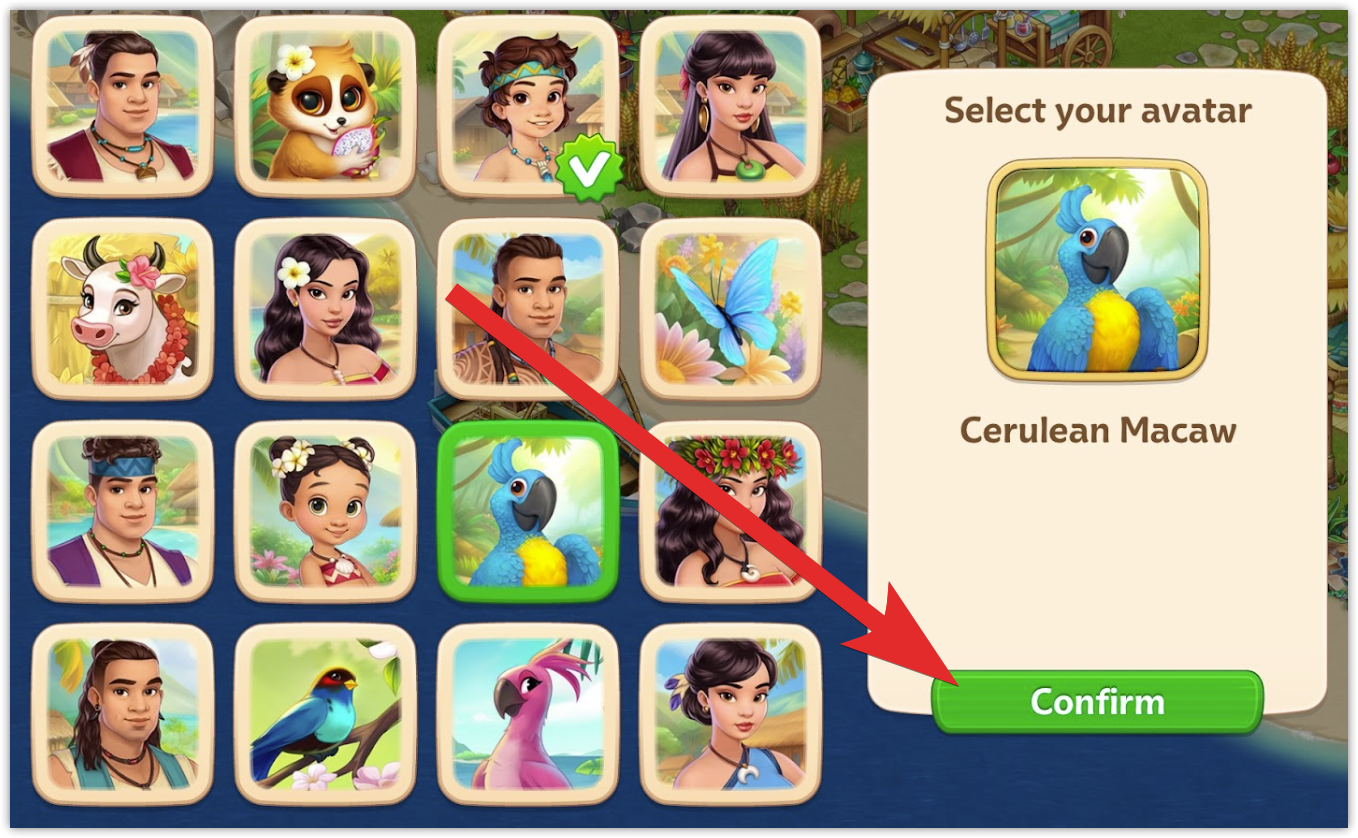The height and width of the screenshot is (838, 1358).
Task: Select the tattooed man with mohawk avatar
Action: point(527,309)
